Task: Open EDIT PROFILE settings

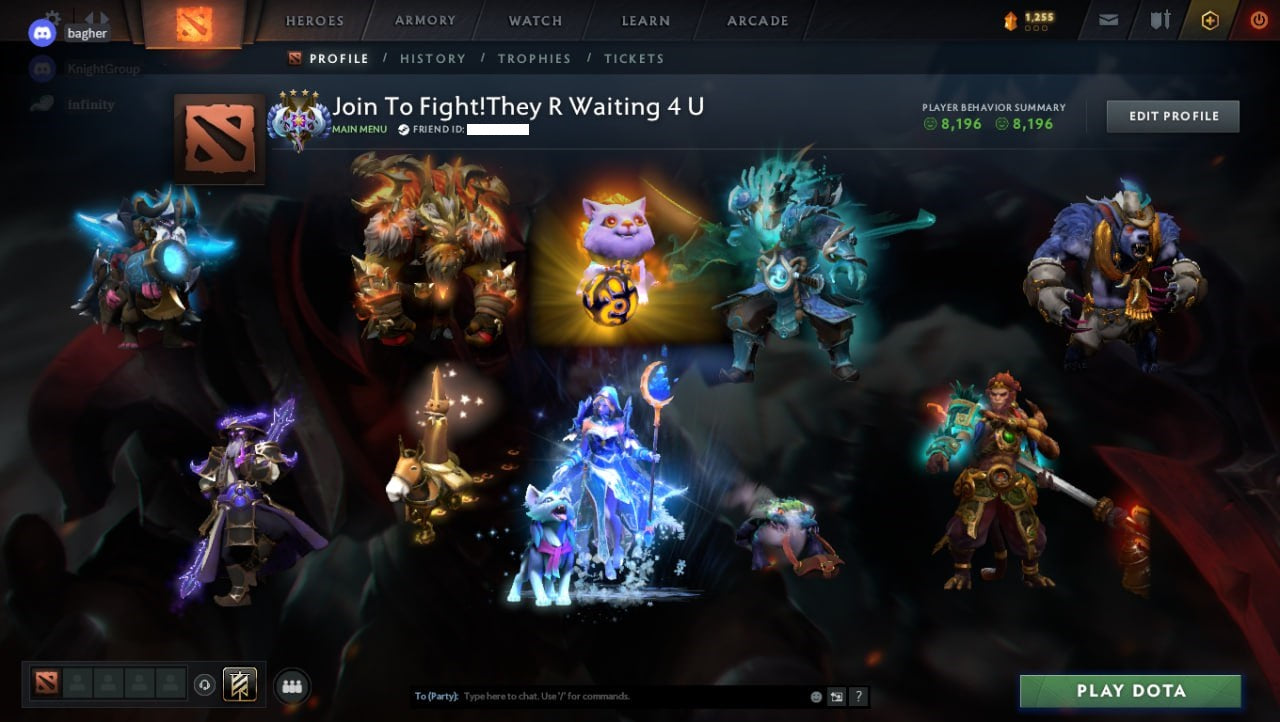Action: [x=1172, y=116]
